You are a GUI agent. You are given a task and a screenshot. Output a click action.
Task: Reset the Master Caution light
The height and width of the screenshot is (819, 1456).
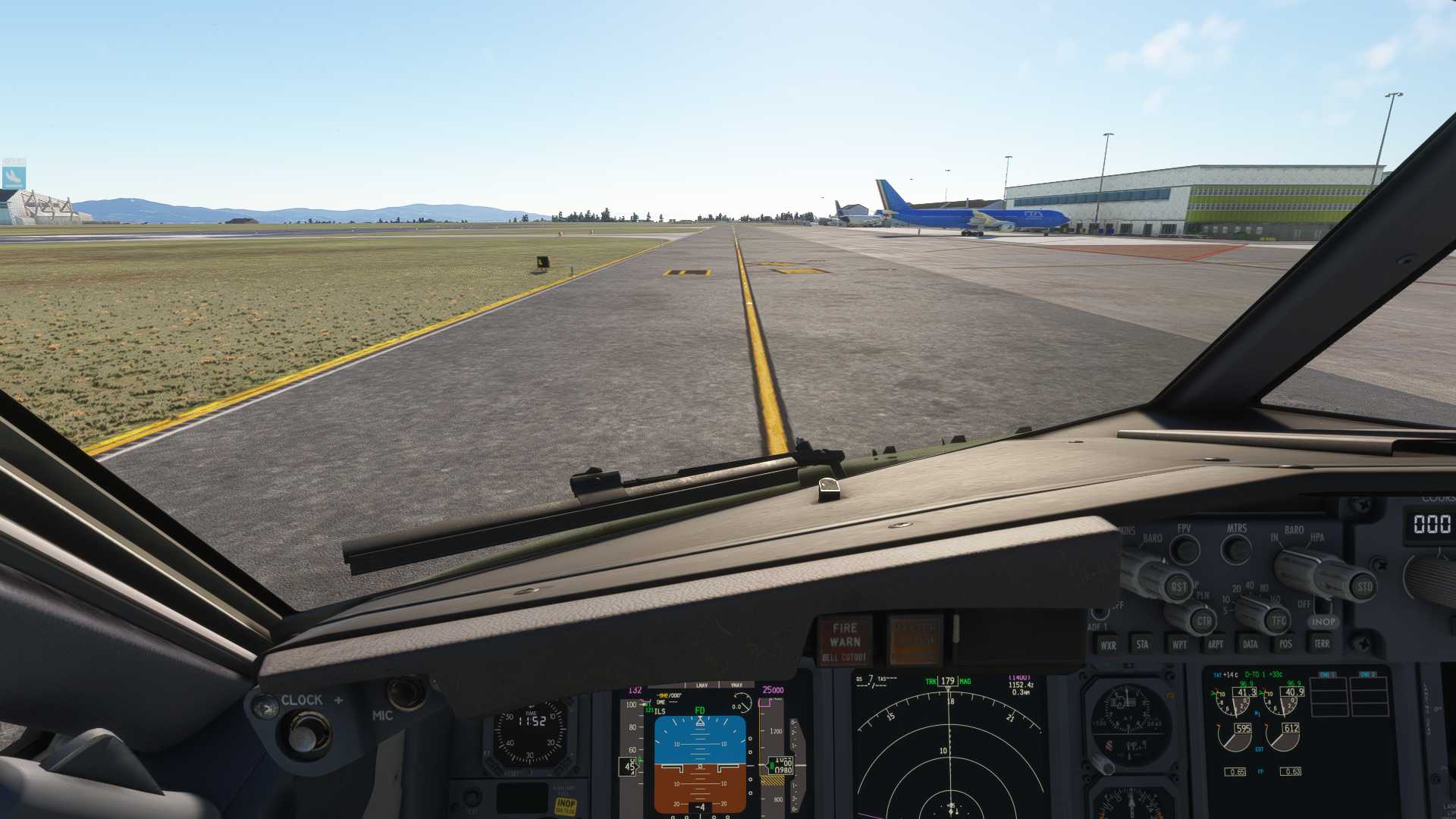click(915, 639)
